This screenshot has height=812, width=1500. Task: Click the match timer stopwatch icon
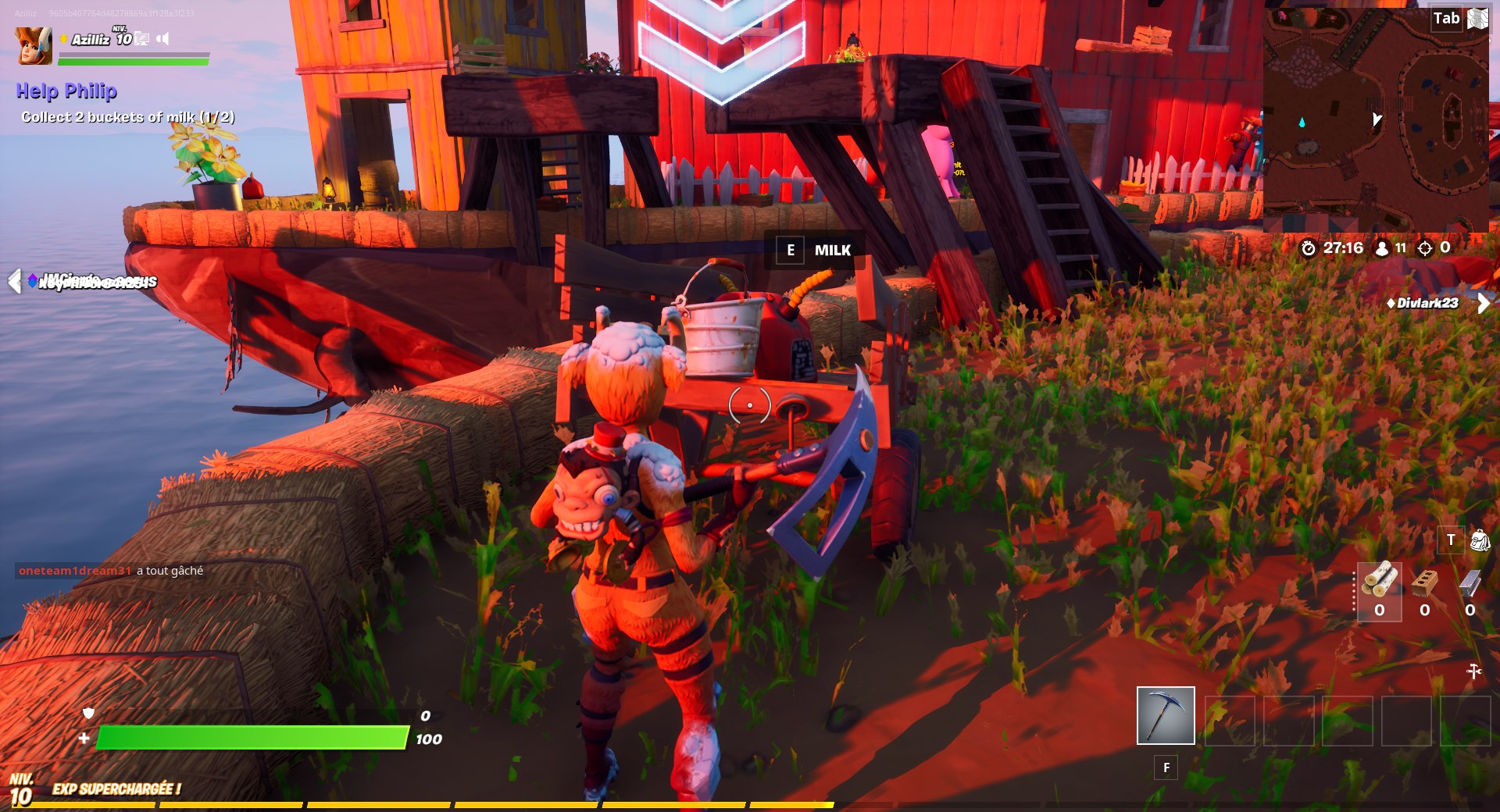coord(1308,249)
